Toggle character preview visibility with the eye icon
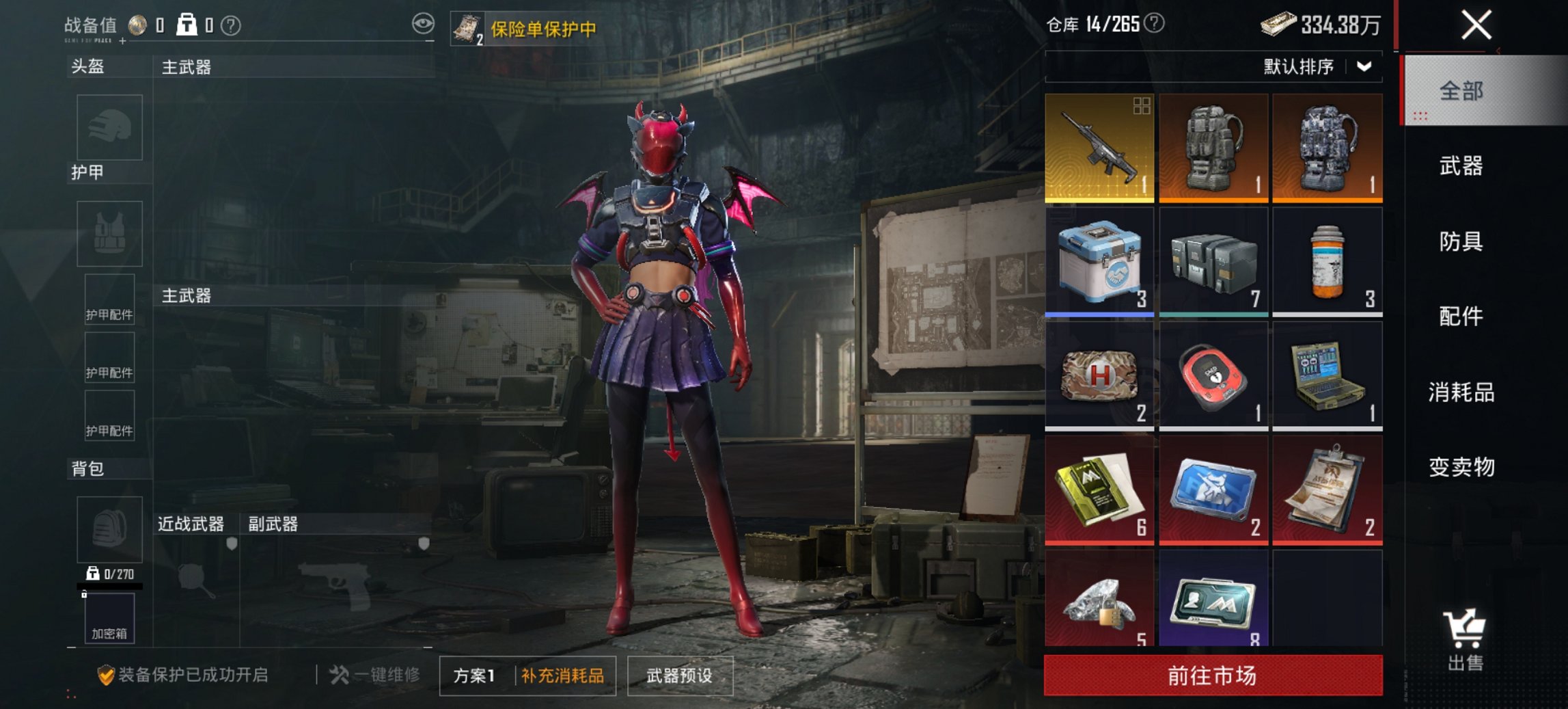 (422, 23)
